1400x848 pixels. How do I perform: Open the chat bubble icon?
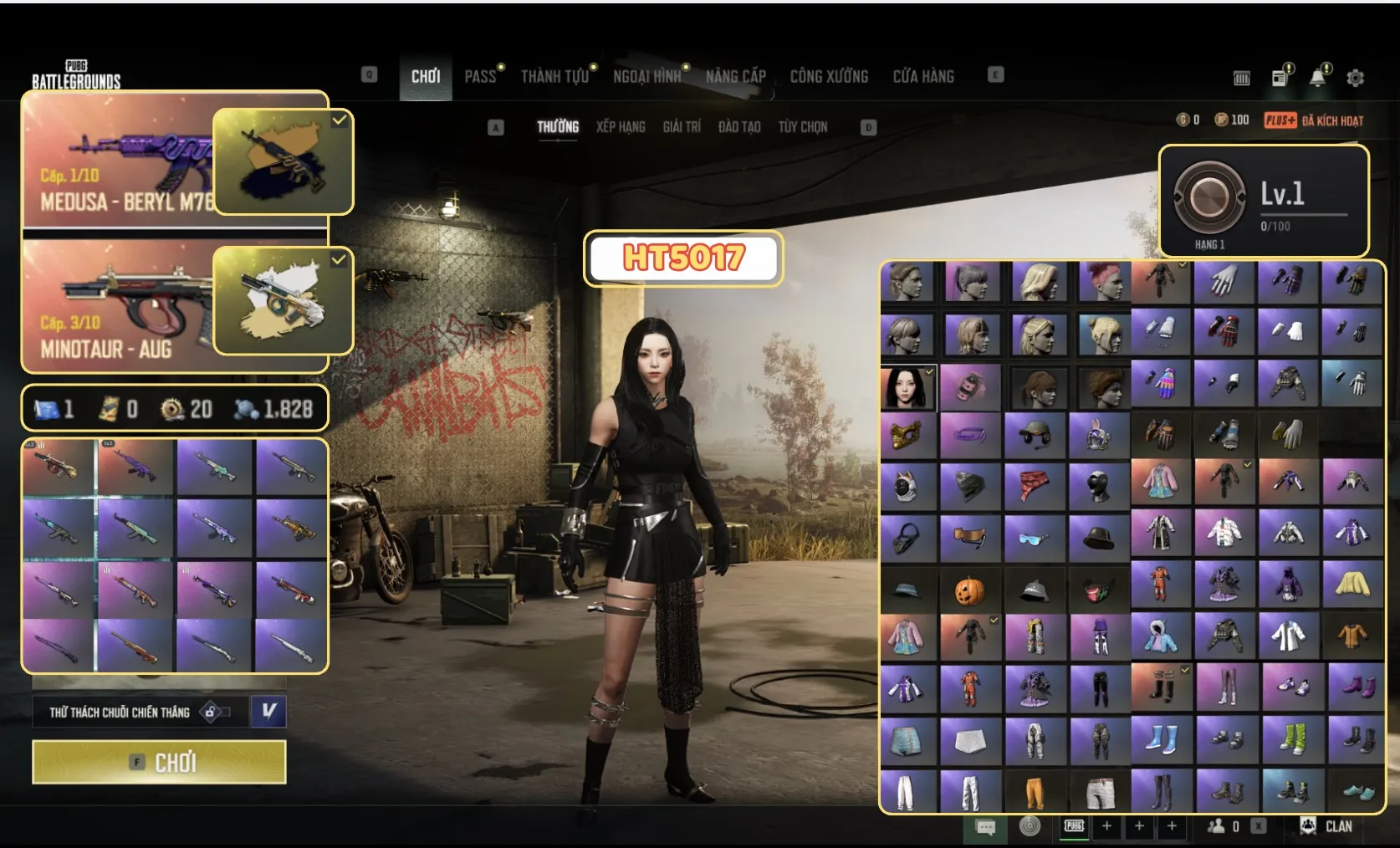click(986, 827)
